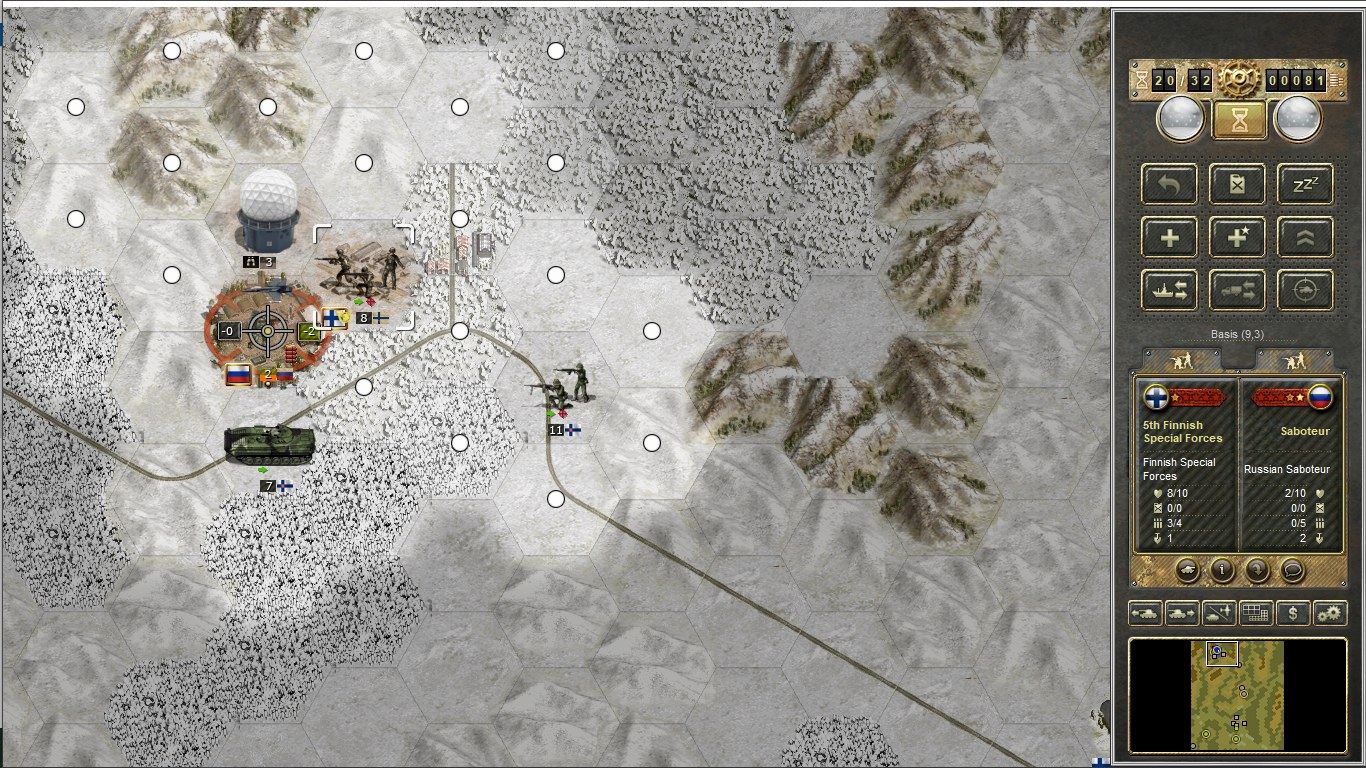Switch to the right unit-info tab
Viewport: 1366px width, 768px height.
coord(1294,360)
